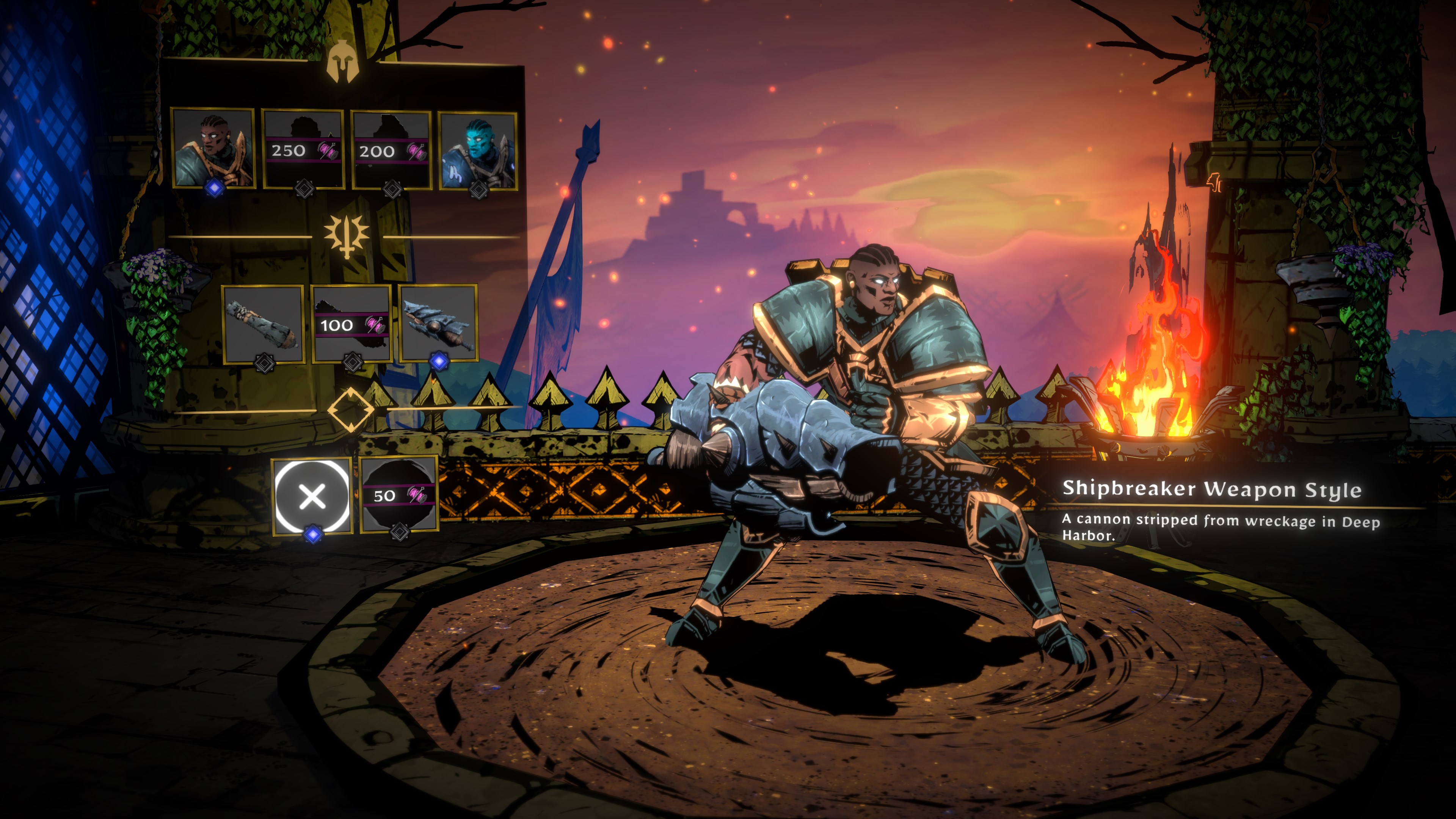This screenshot has height=819, width=1456.
Task: Click the pink thread currency icon on the 50-cost item
Action: click(x=417, y=496)
